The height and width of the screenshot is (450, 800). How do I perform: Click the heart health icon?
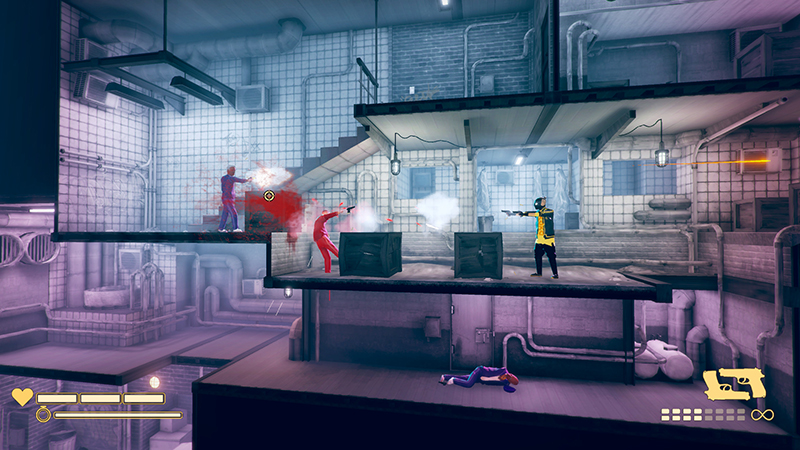(22, 397)
